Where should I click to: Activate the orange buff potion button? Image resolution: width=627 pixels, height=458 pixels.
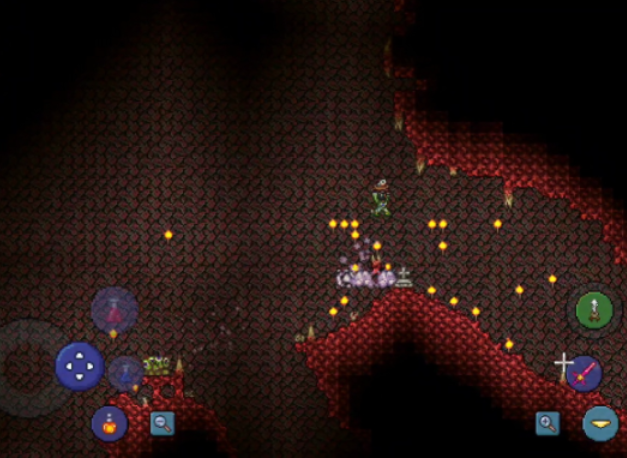[x=109, y=423]
